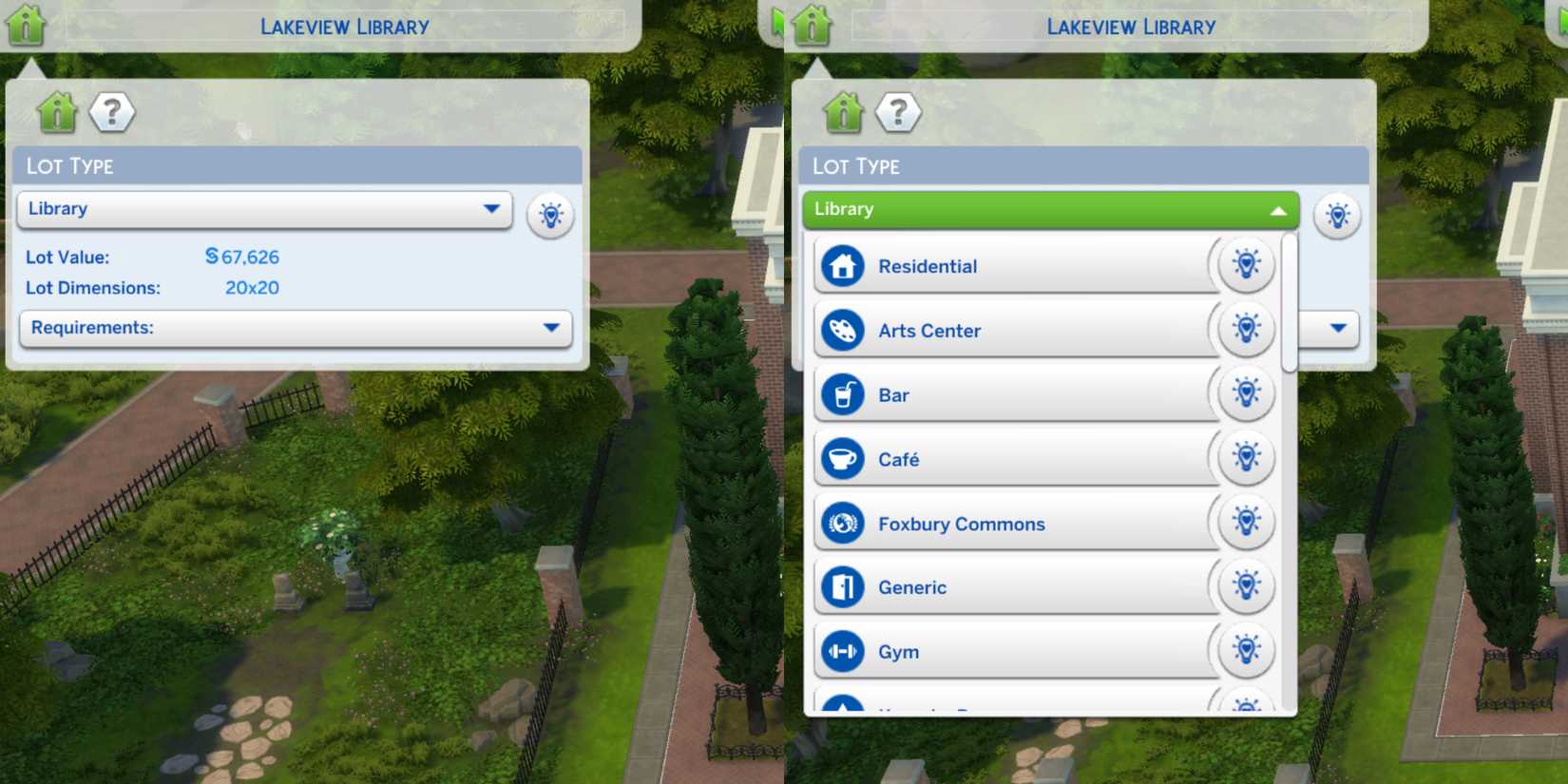Click the Lakeview Library name field
The height and width of the screenshot is (784, 1568).
pos(344,26)
